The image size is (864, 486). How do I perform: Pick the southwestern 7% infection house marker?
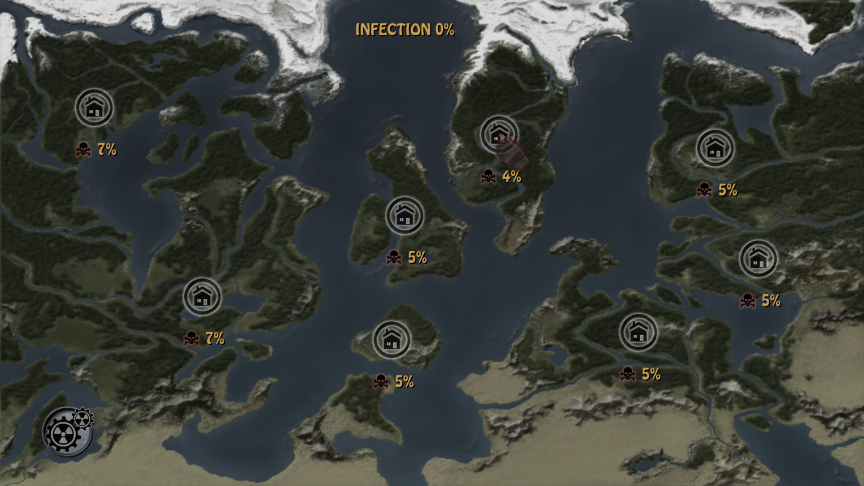(x=202, y=296)
